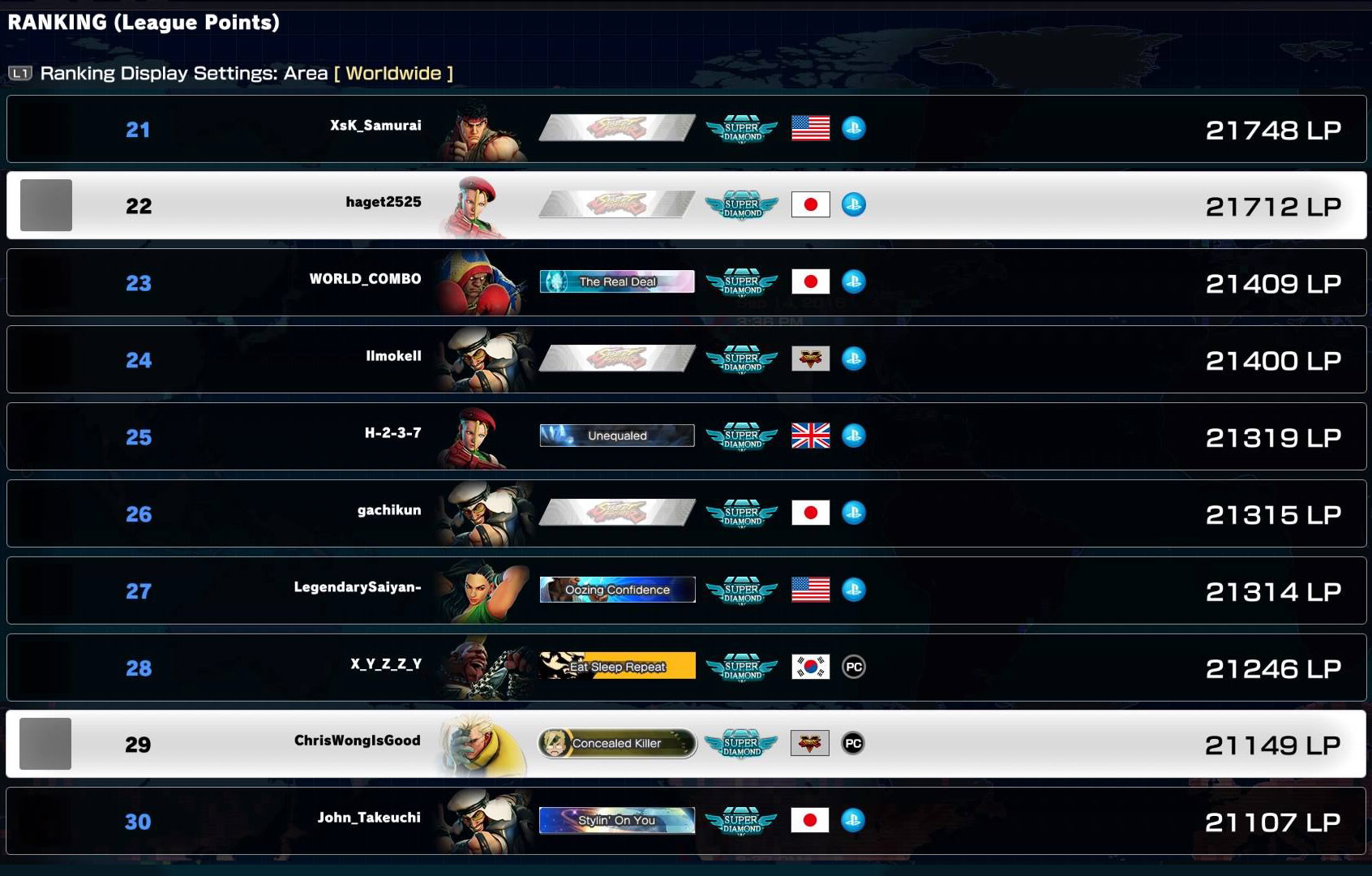The image size is (1372, 876).
Task: Click the L1 button prompt icon
Action: 22,72
